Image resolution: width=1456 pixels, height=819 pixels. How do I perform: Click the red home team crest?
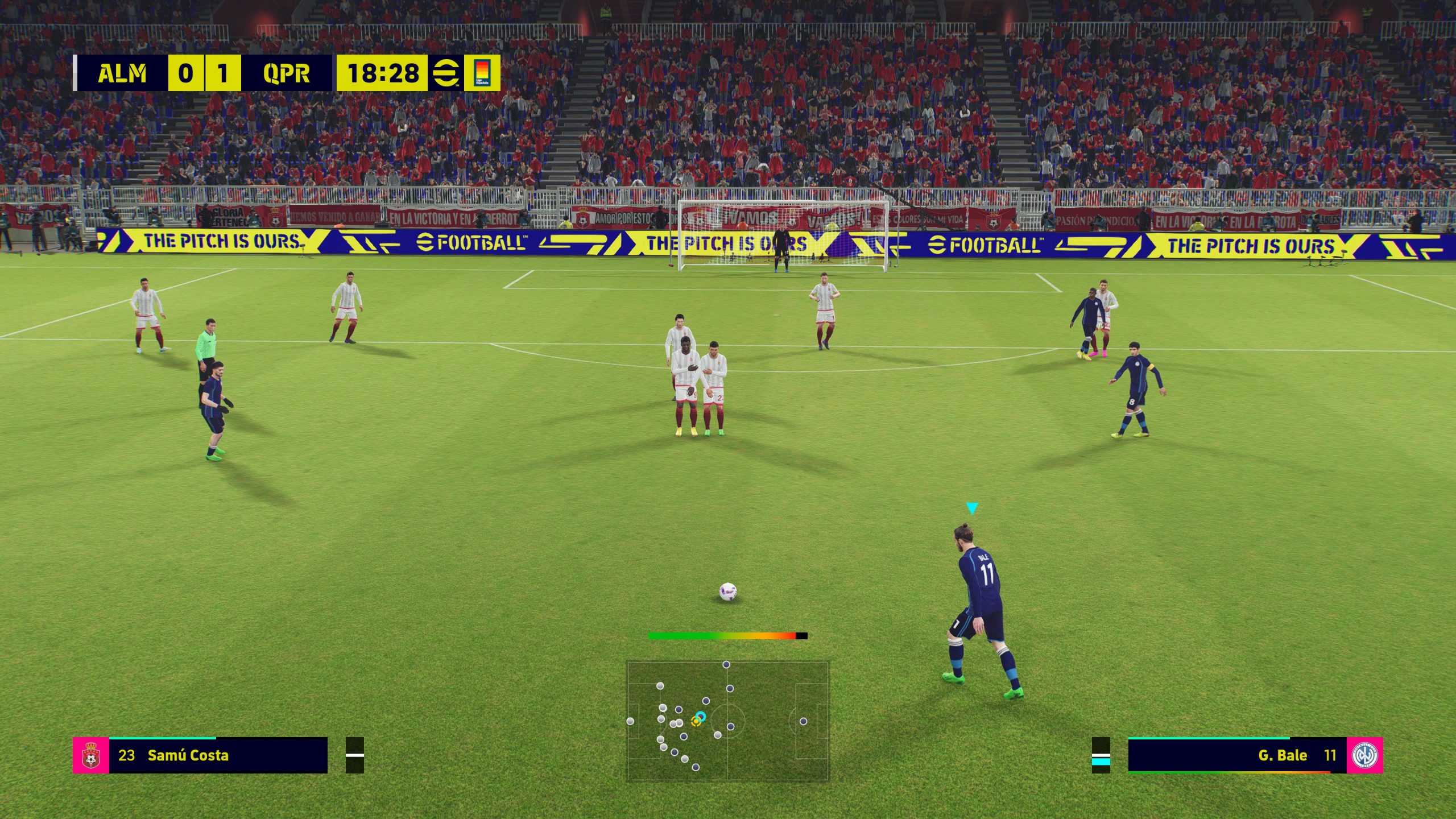point(91,755)
